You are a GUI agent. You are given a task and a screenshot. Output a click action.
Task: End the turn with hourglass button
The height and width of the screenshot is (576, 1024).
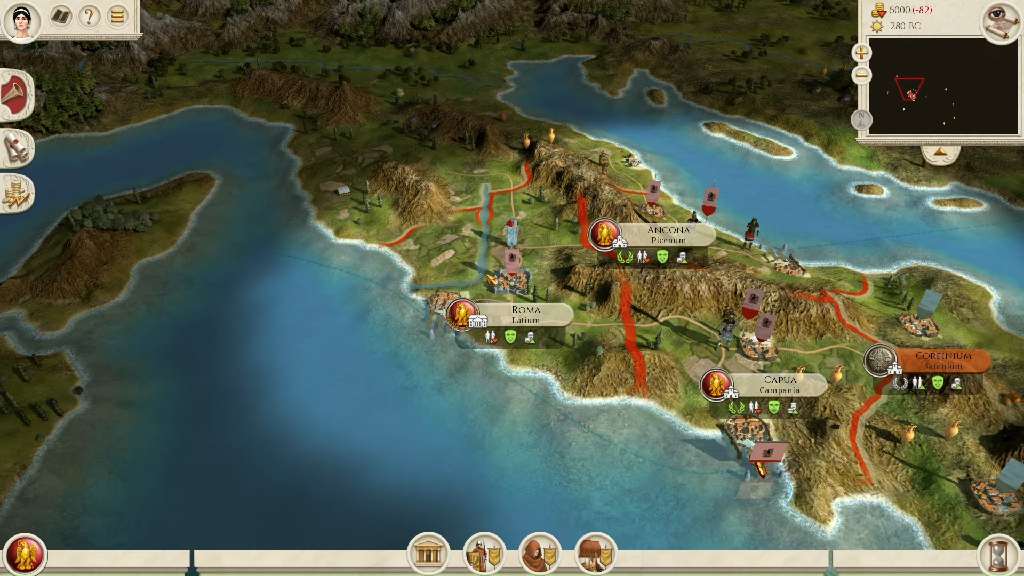tap(998, 553)
